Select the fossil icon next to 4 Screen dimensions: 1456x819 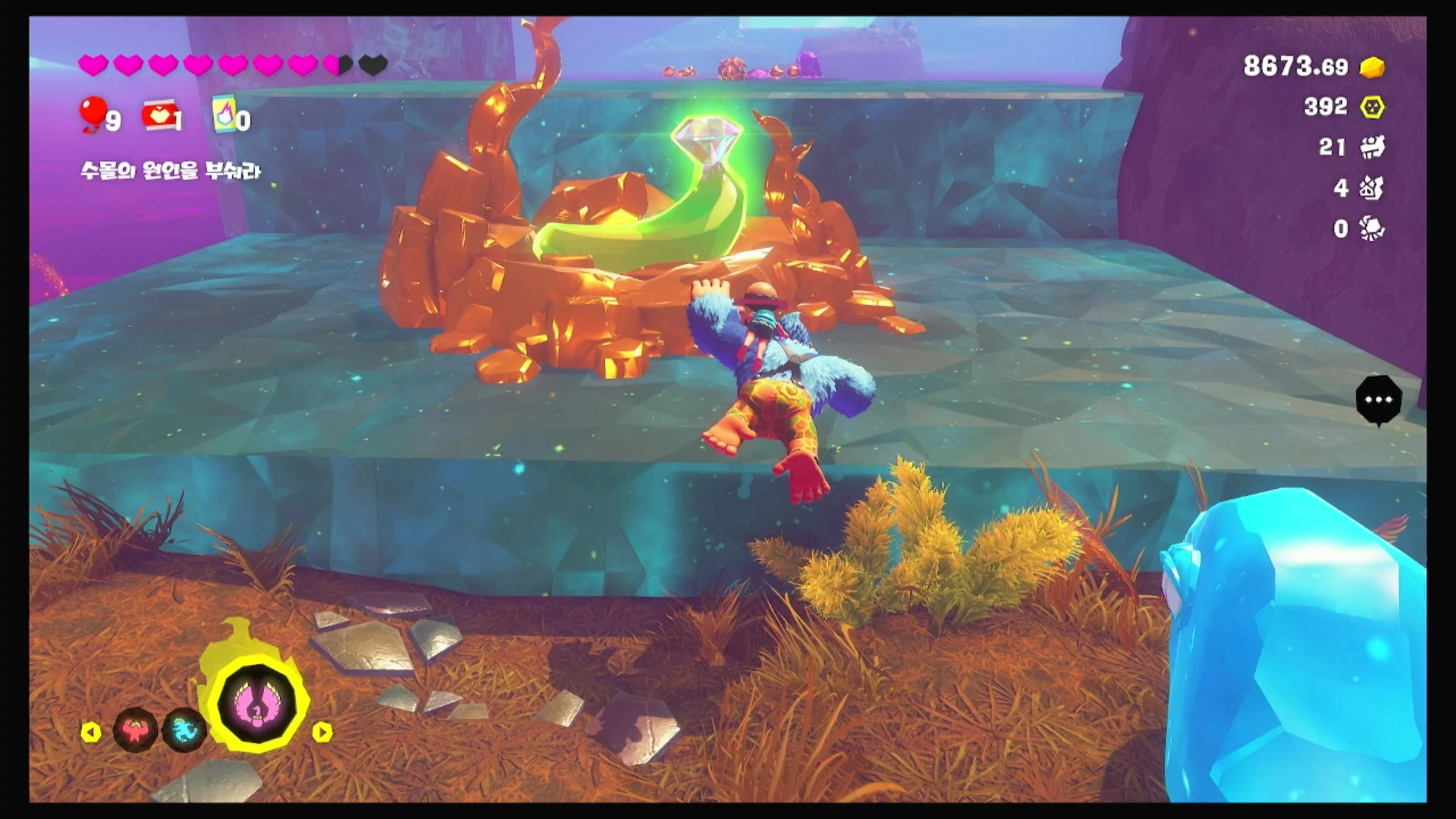[x=1372, y=188]
